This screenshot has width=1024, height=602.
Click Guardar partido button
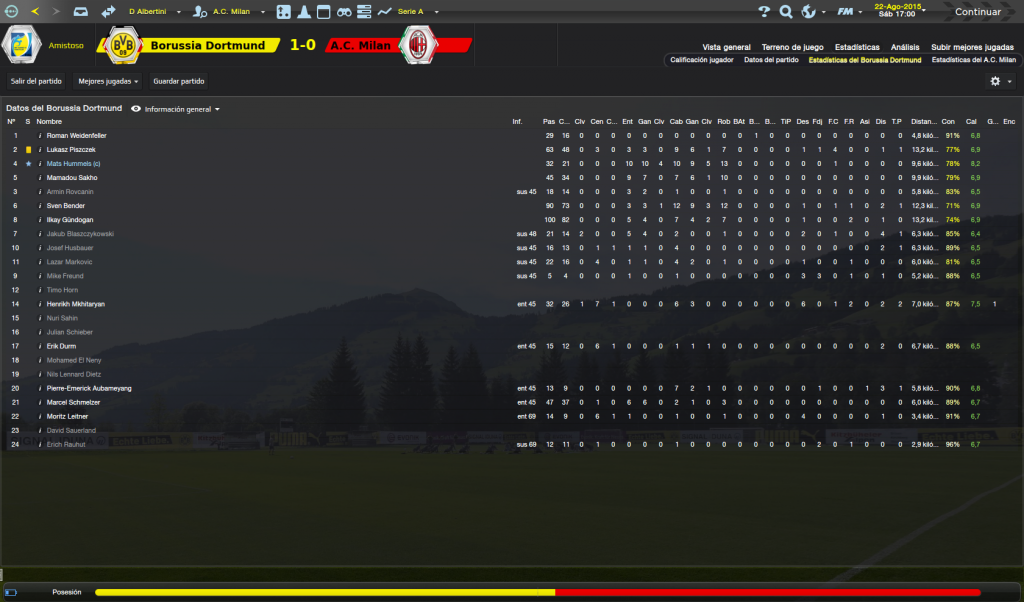(x=177, y=81)
